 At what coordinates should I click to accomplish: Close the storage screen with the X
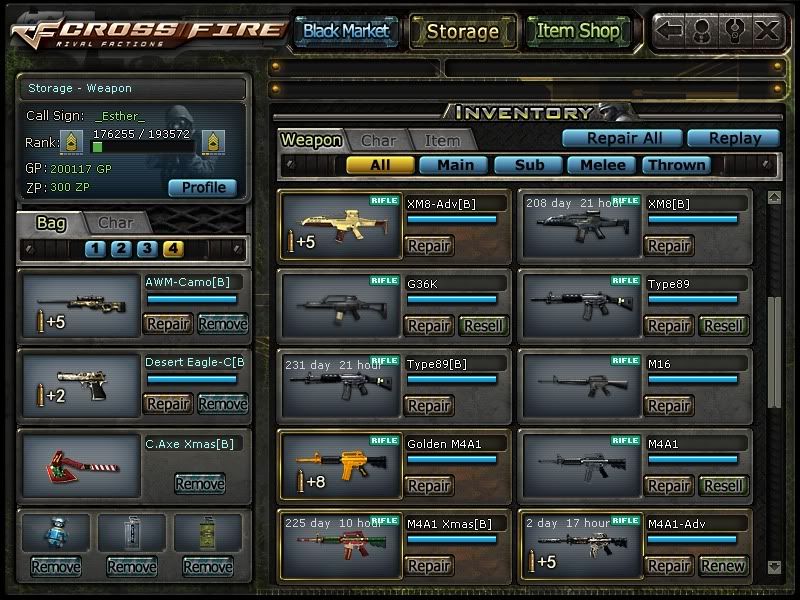(x=768, y=30)
